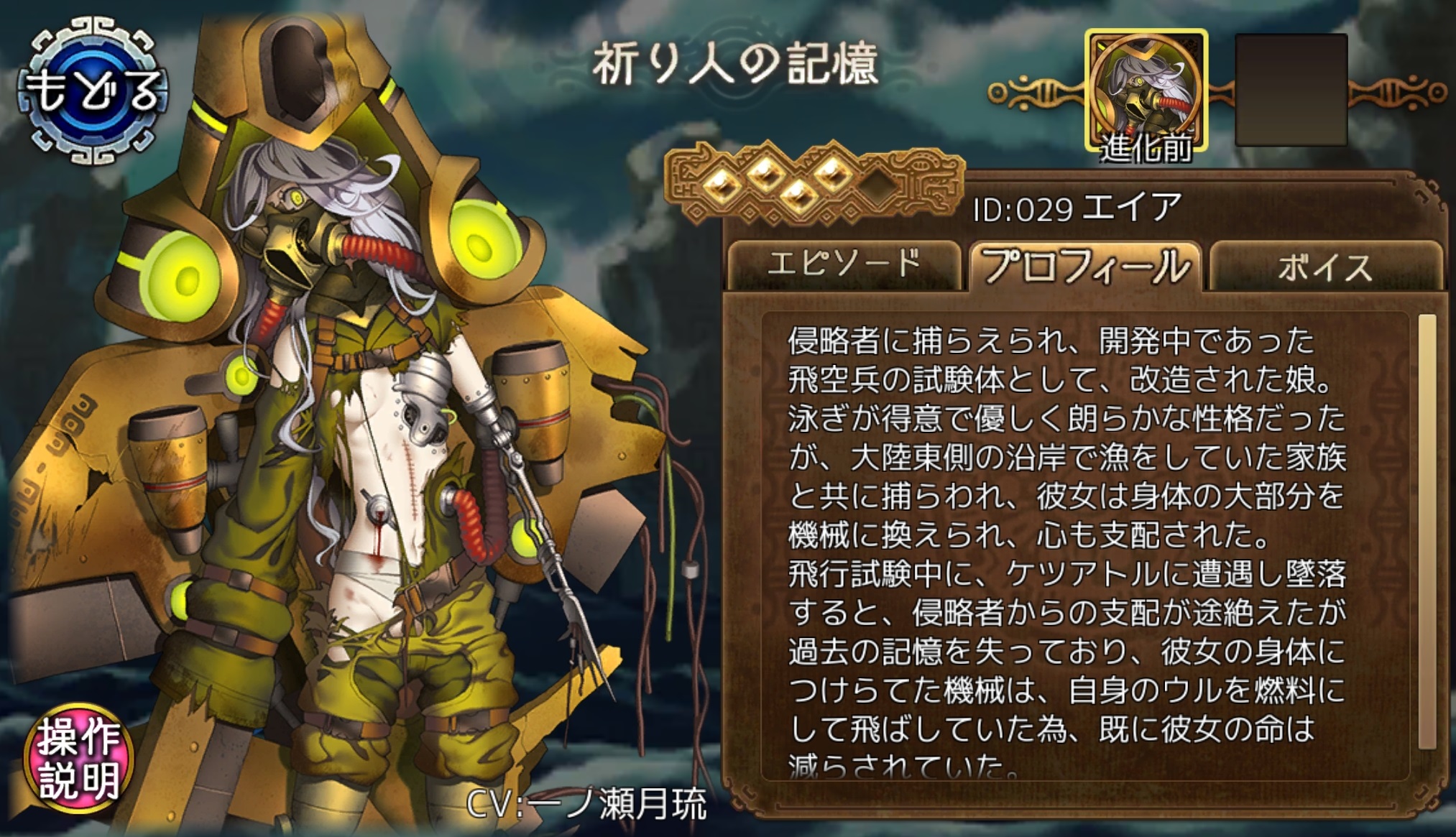Switch to the エピソード tab
The height and width of the screenshot is (837, 1456).
pos(844,265)
